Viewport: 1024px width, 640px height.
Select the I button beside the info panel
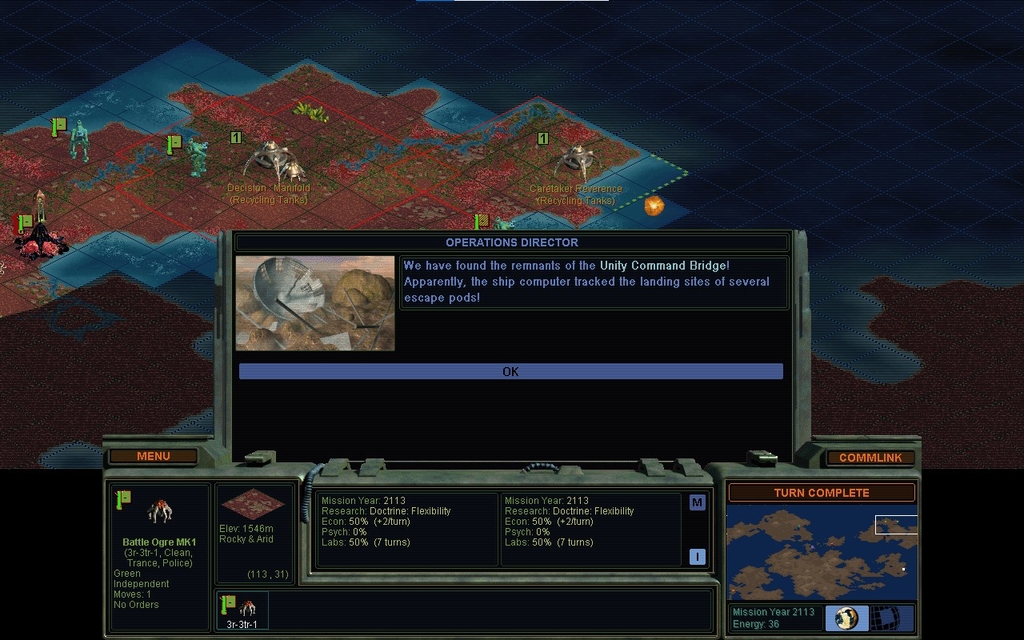[697, 557]
